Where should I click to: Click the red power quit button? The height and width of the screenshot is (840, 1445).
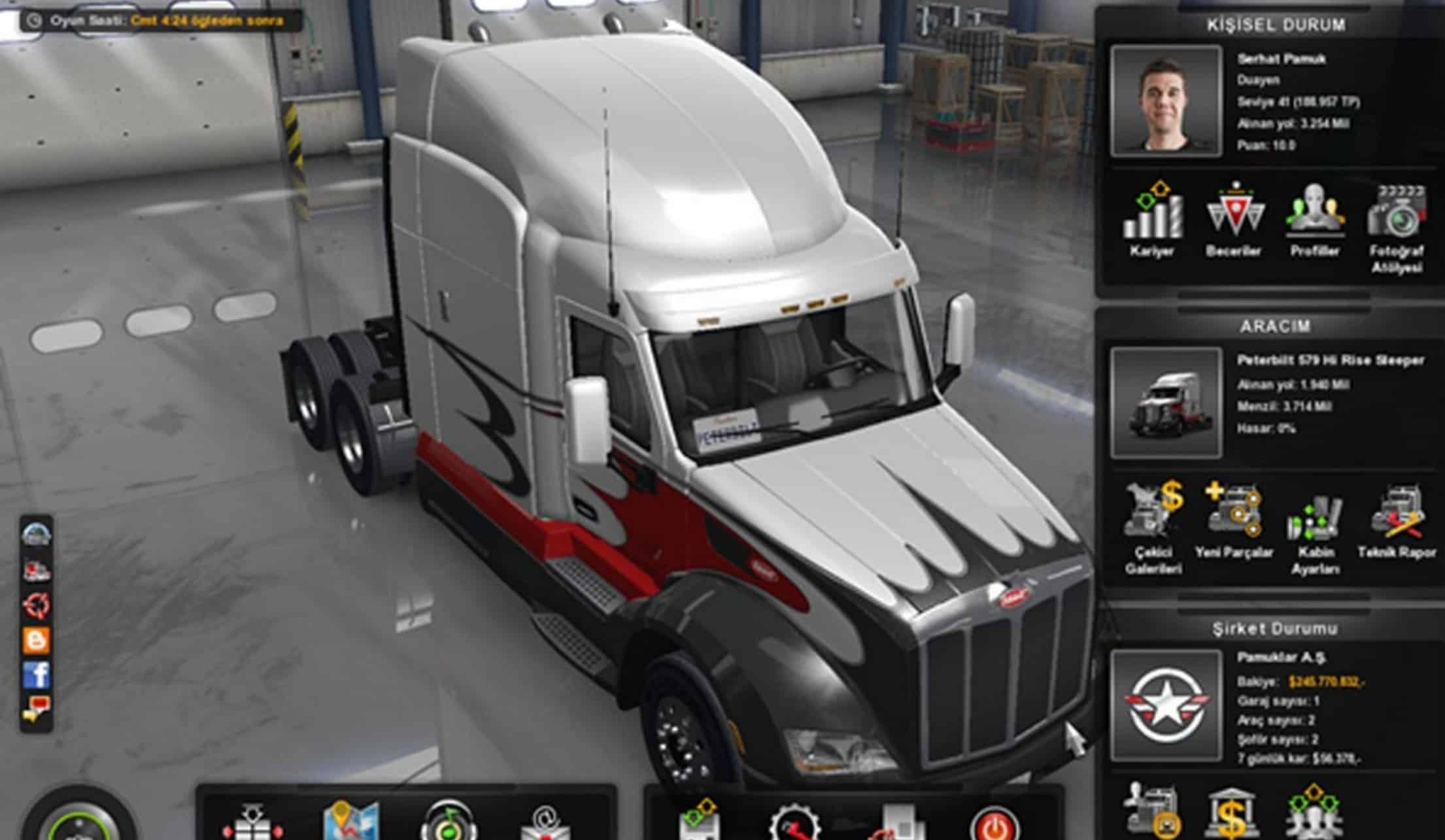pos(995,825)
